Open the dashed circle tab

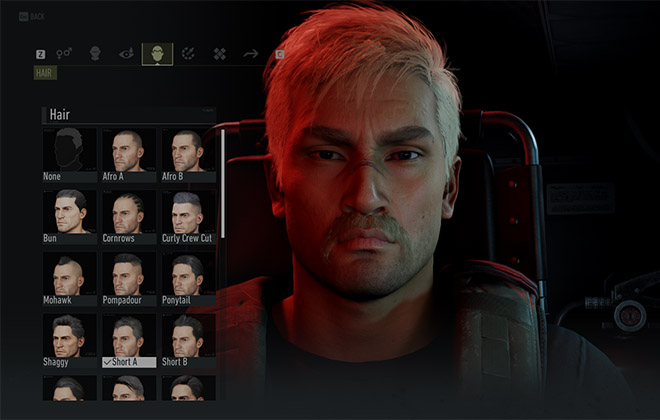pyautogui.click(x=188, y=53)
